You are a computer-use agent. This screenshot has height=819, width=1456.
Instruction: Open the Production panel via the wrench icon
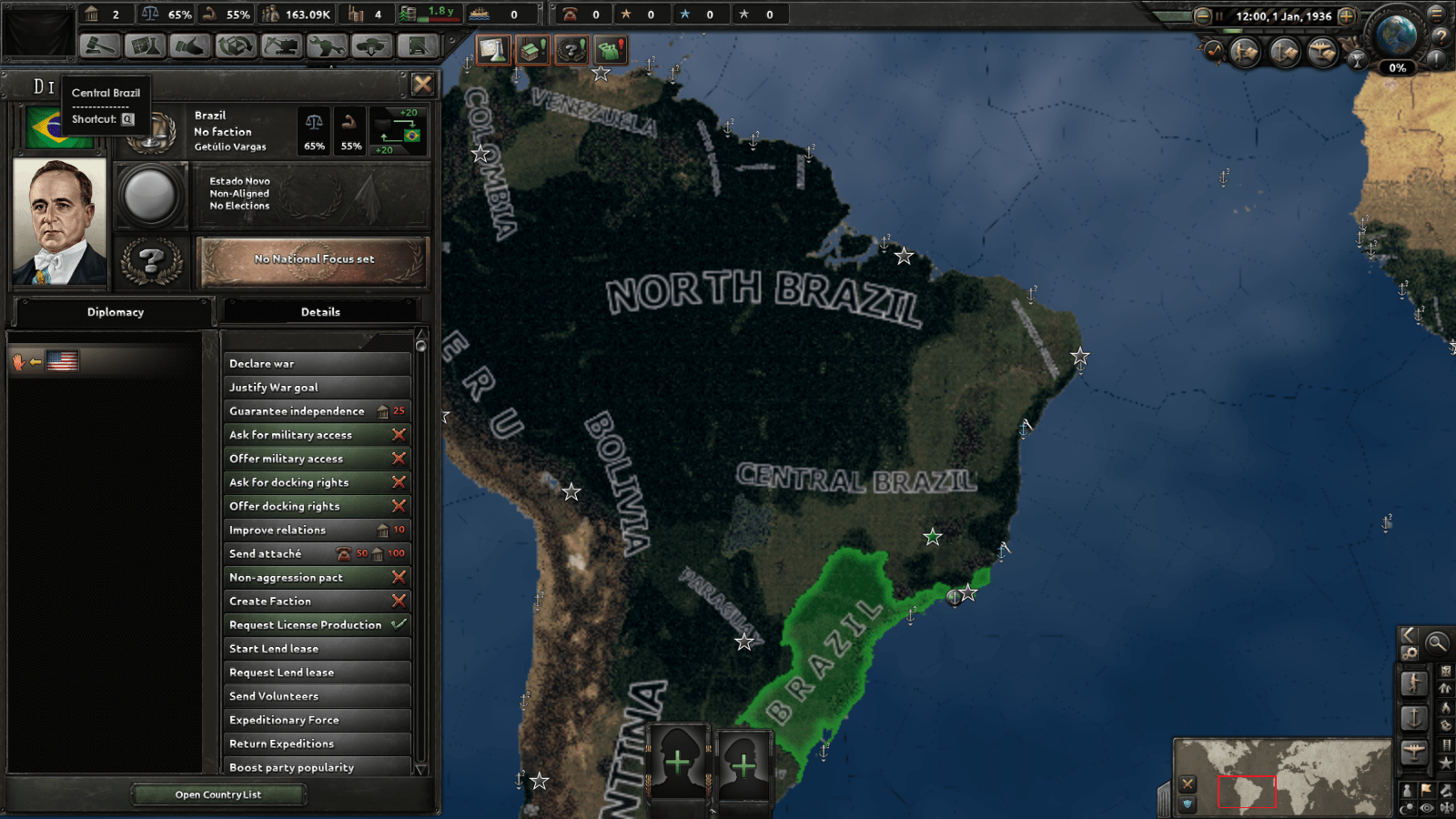328,45
